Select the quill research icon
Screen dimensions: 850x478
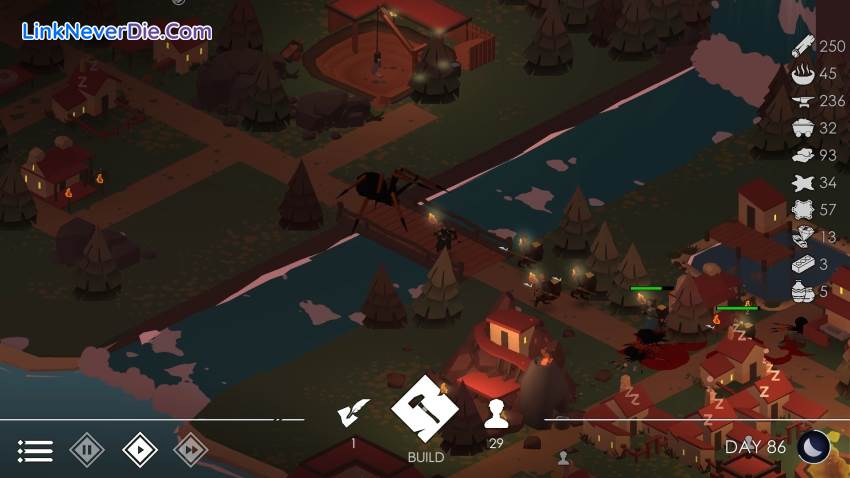[353, 412]
